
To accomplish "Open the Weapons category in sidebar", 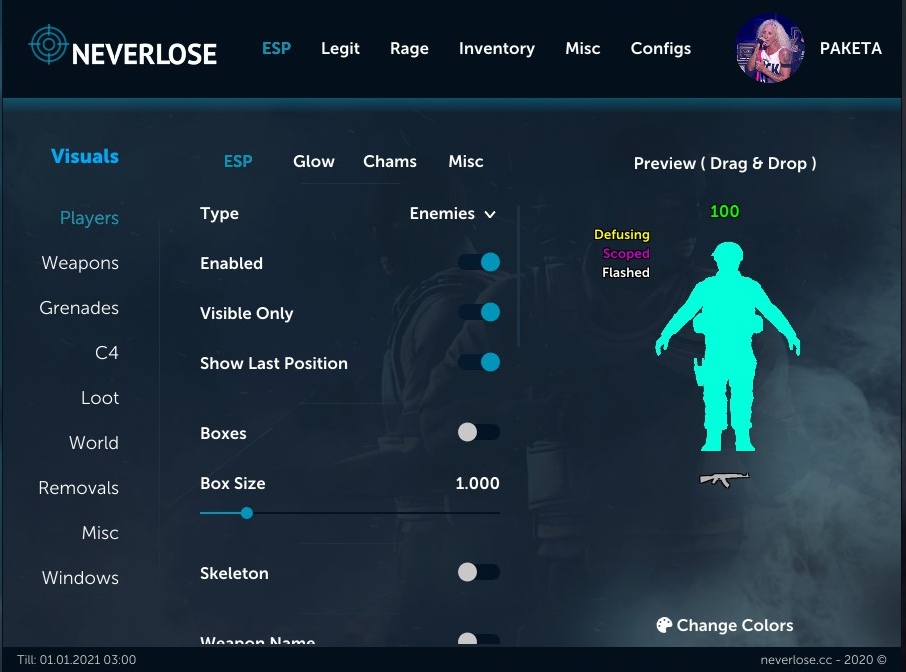I will (x=80, y=263).
